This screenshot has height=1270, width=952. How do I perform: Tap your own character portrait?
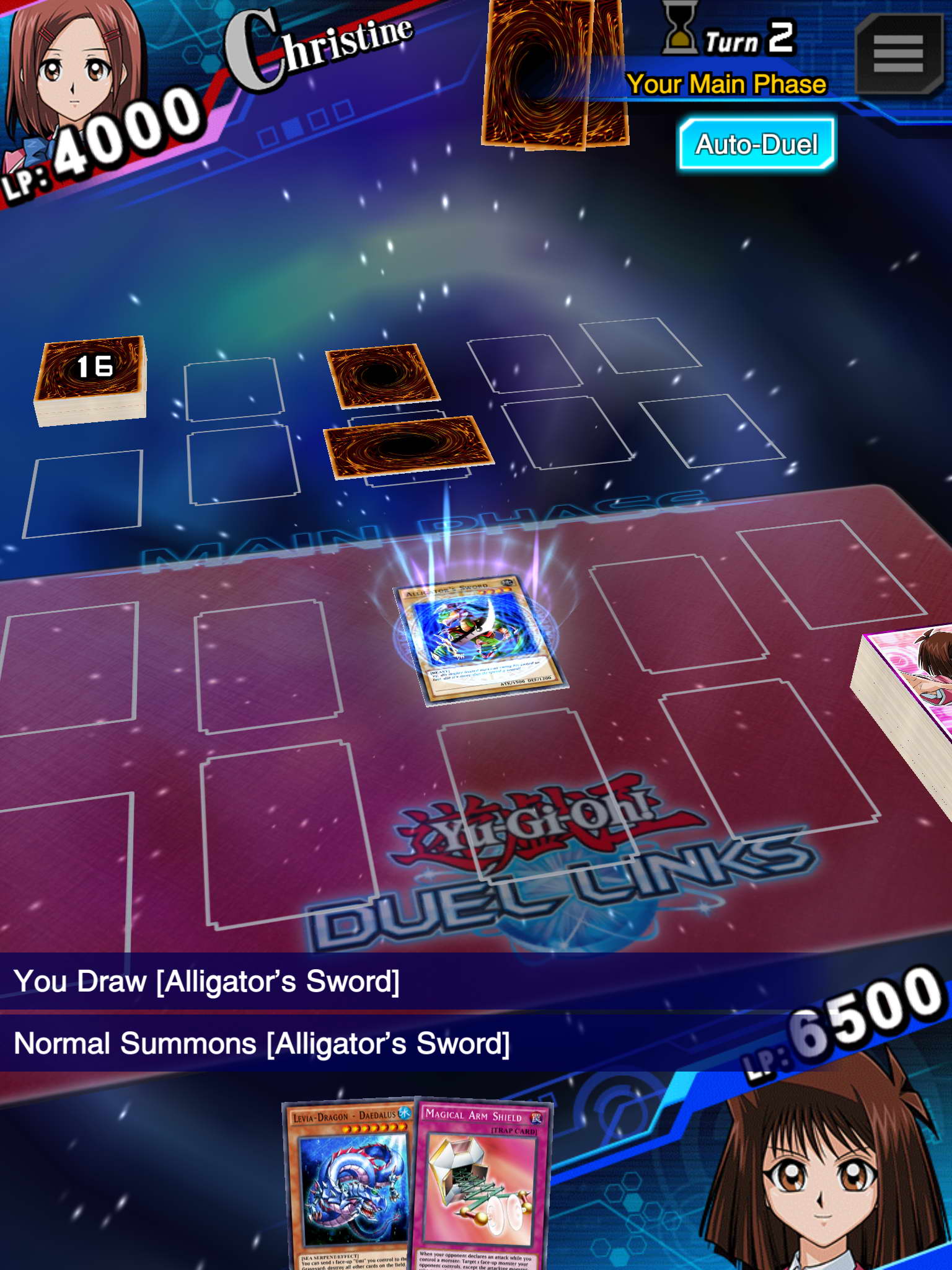(x=818, y=1178)
